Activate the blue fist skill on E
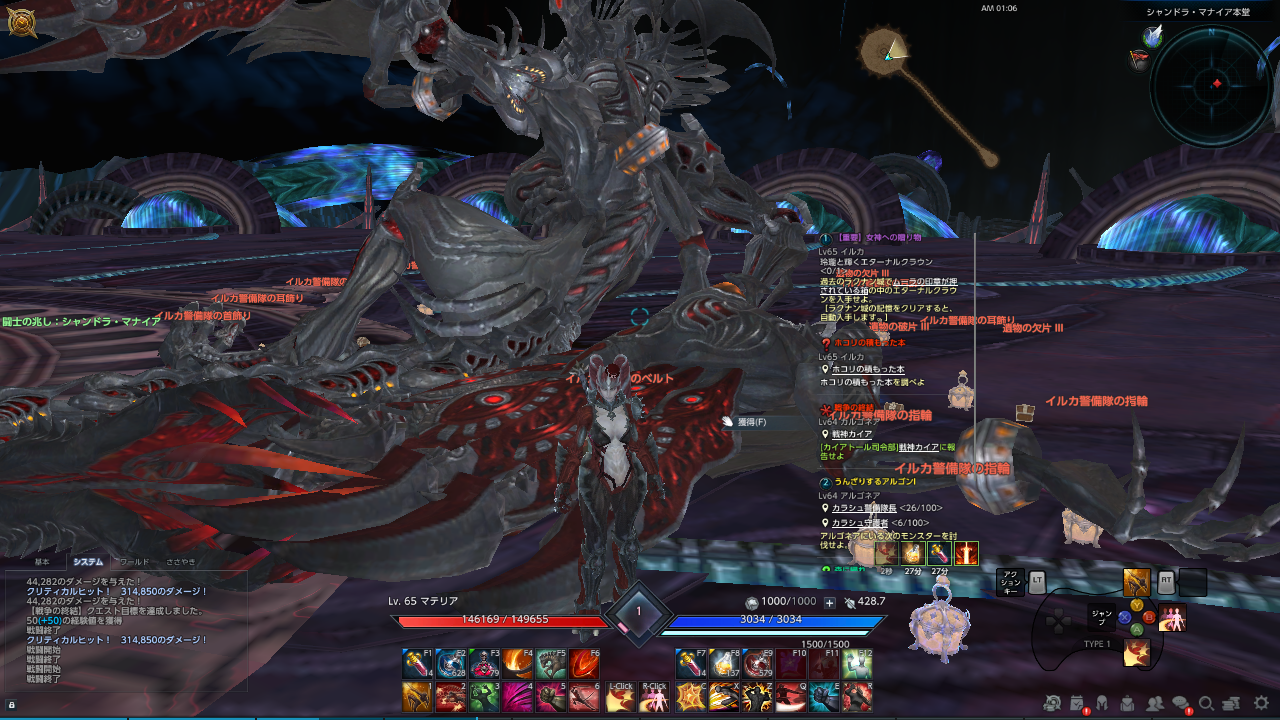This screenshot has width=1280, height=720. click(x=824, y=697)
